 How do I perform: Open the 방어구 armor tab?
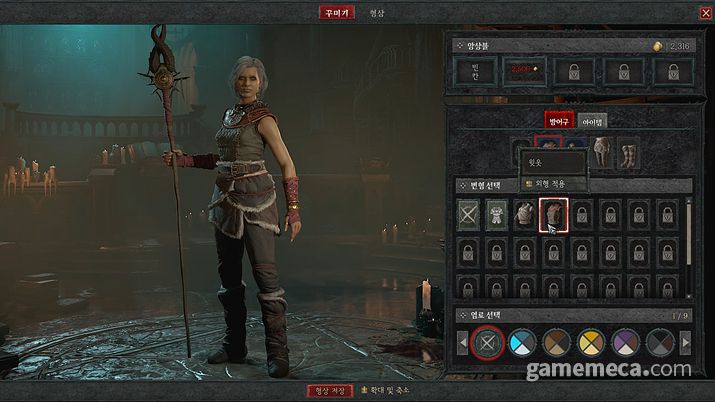click(x=558, y=121)
